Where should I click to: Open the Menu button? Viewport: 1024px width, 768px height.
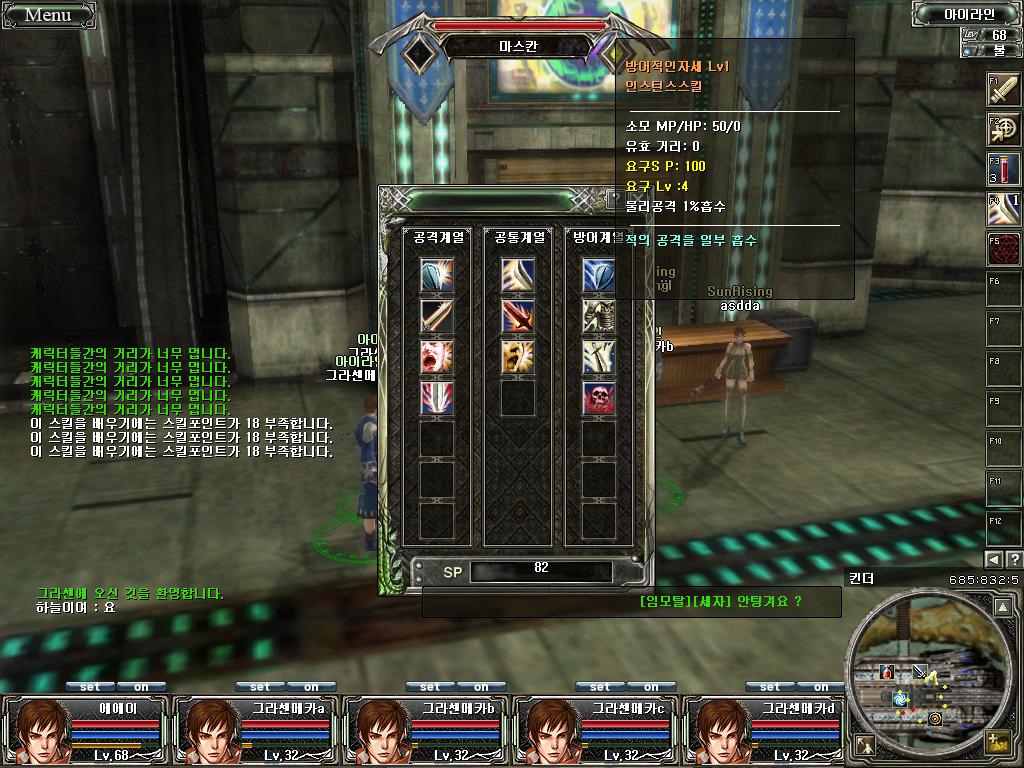(x=48, y=14)
